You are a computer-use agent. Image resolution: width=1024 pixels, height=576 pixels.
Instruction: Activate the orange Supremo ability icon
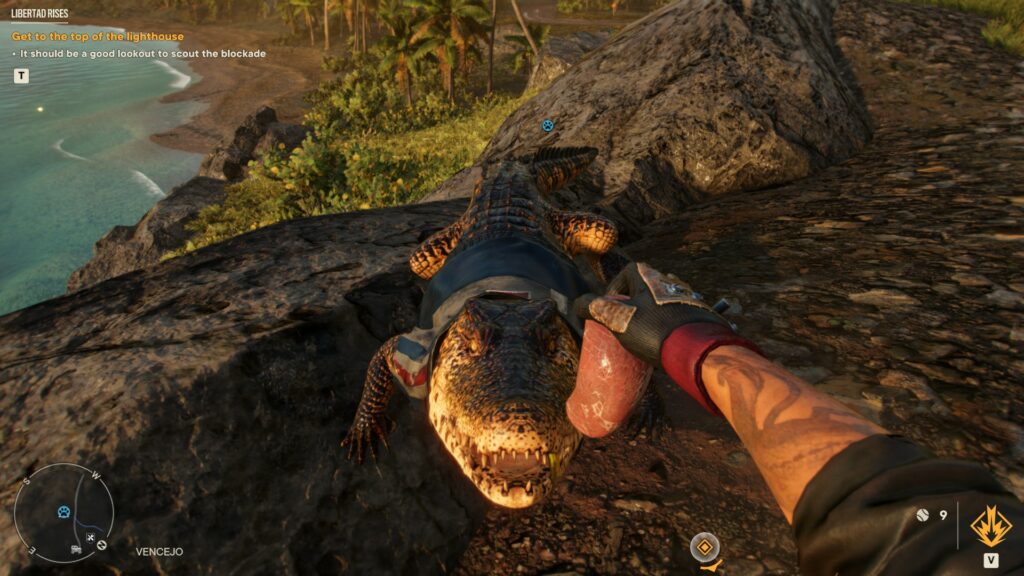[x=990, y=525]
